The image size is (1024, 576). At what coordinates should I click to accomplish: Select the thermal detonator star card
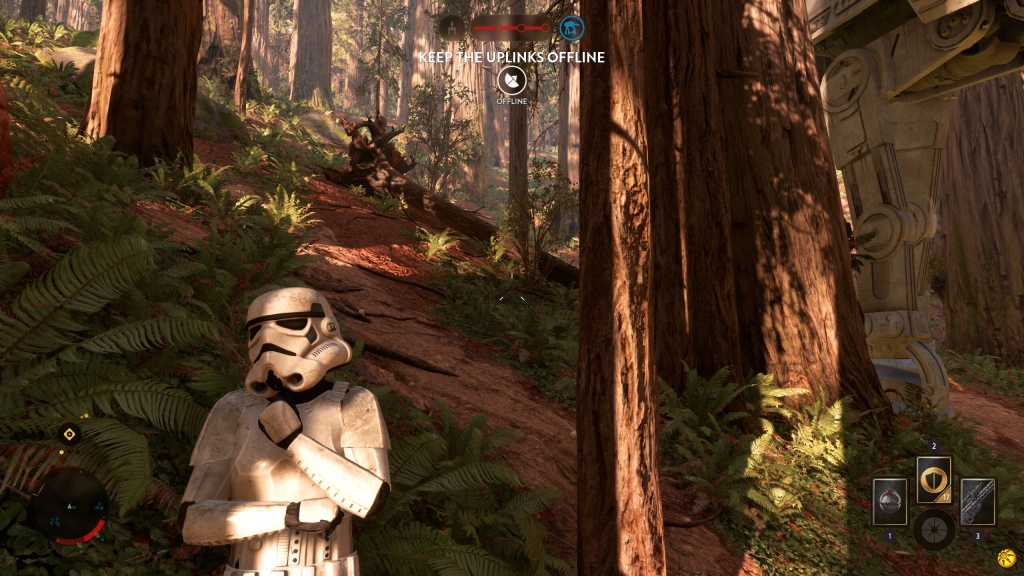pyautogui.click(x=889, y=500)
